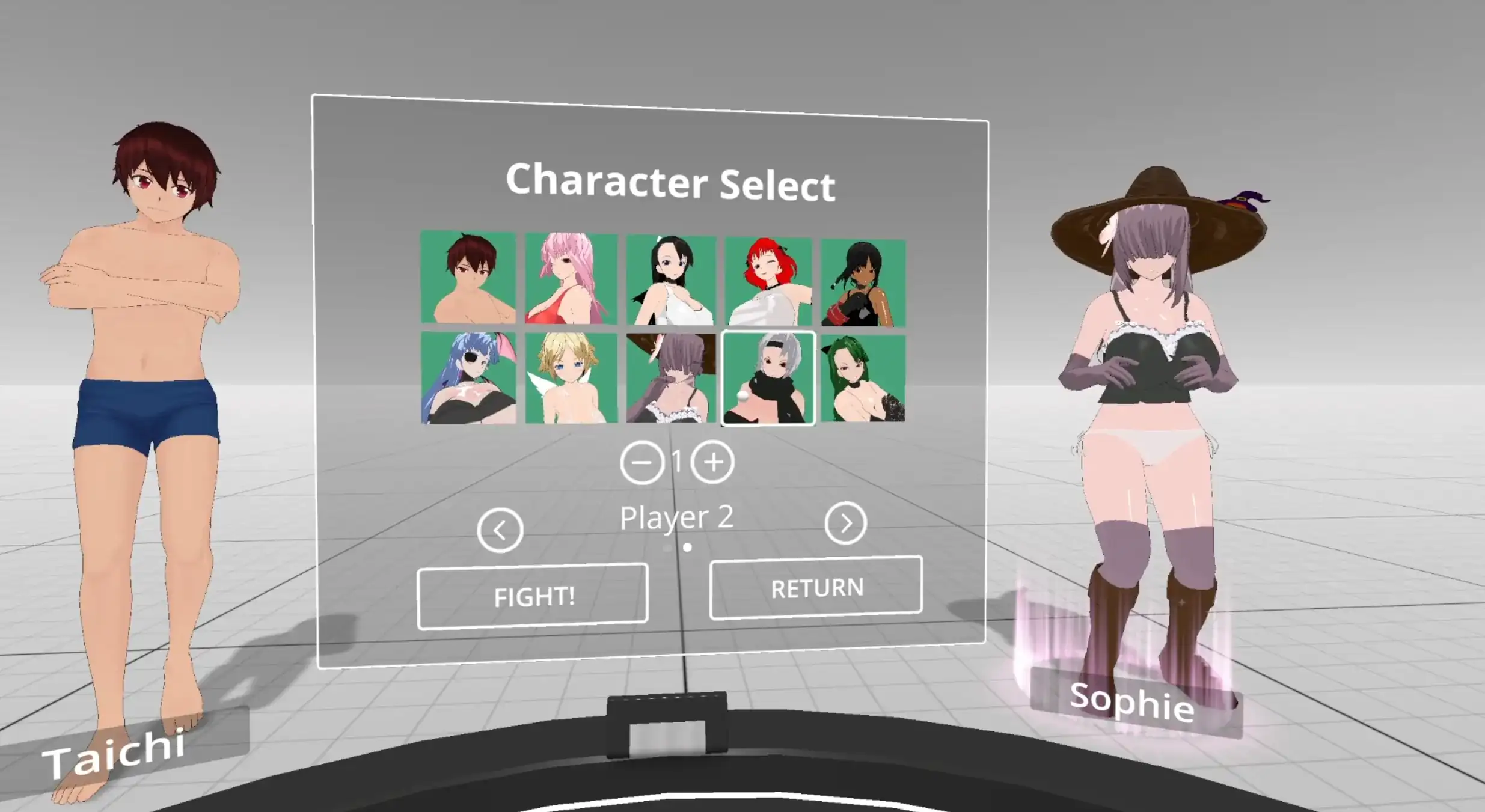Pick the green-haired character portrait
1485x812 pixels.
(x=863, y=378)
